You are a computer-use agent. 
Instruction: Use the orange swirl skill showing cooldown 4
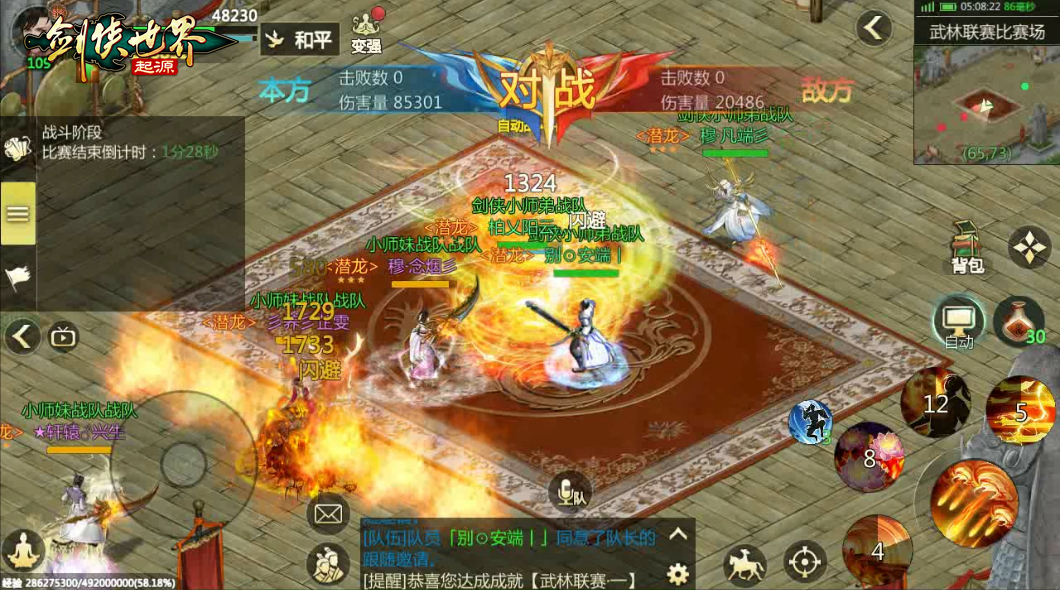pos(877,549)
